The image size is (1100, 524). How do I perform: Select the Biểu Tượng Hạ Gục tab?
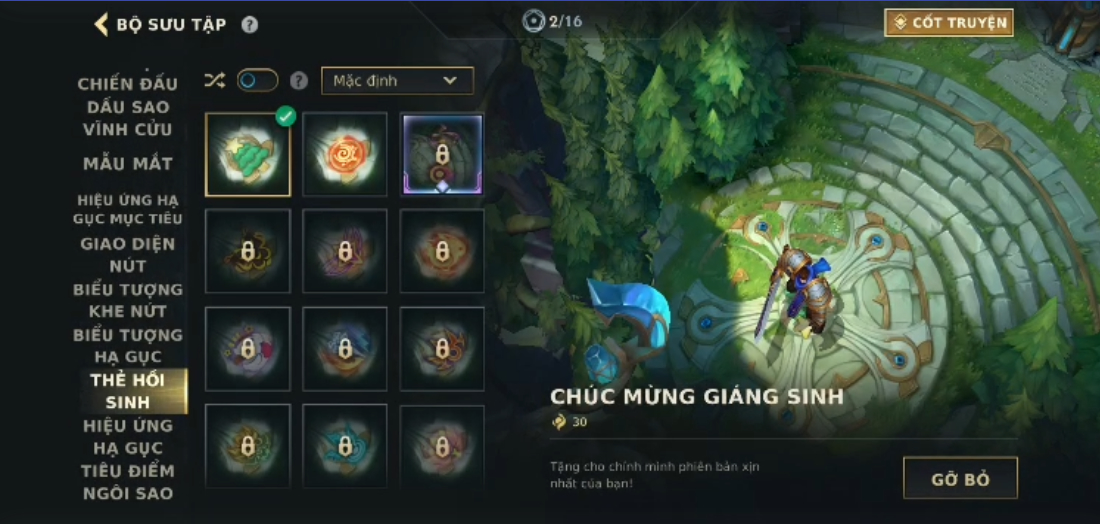128,345
